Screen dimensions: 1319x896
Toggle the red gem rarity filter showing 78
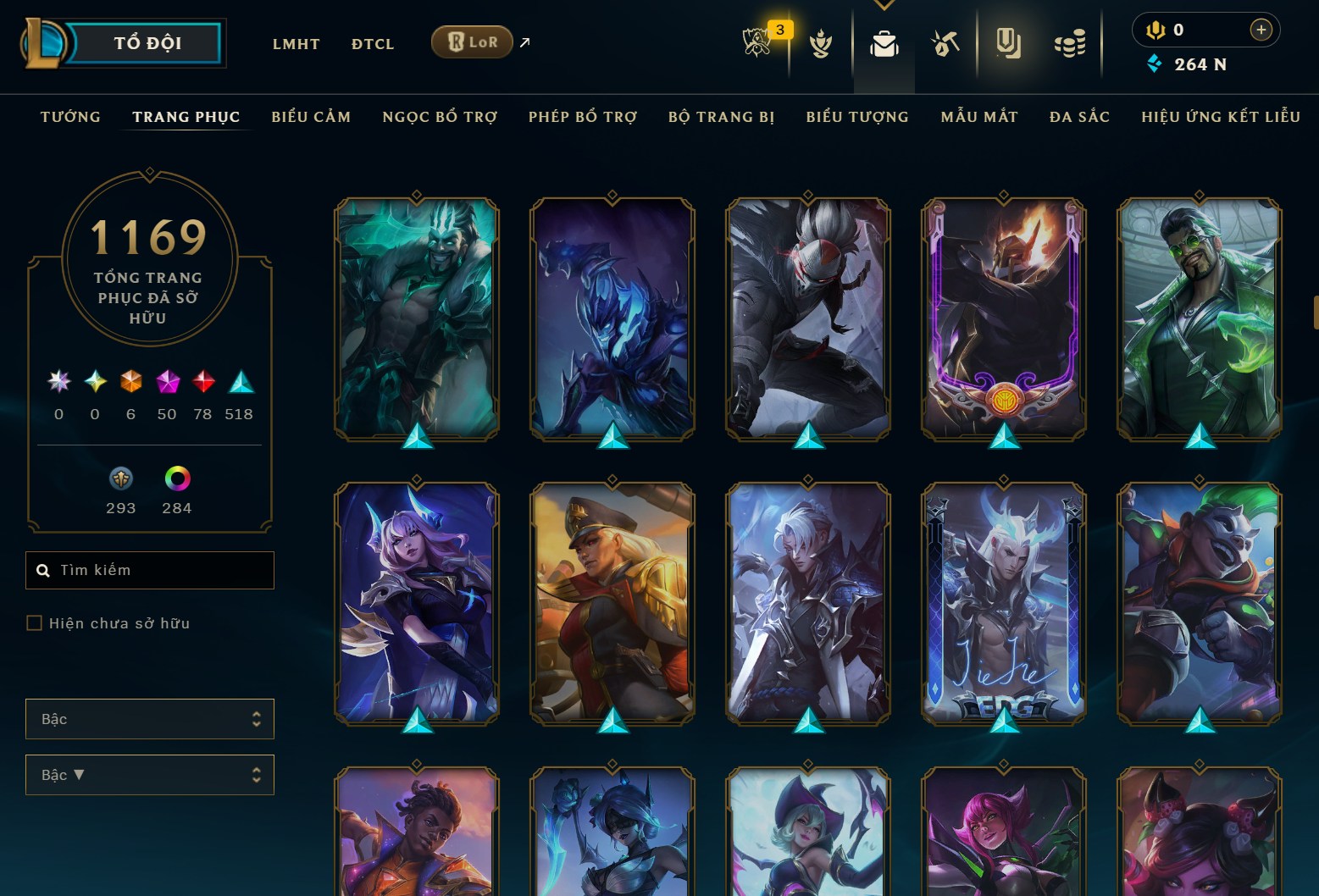click(x=202, y=382)
